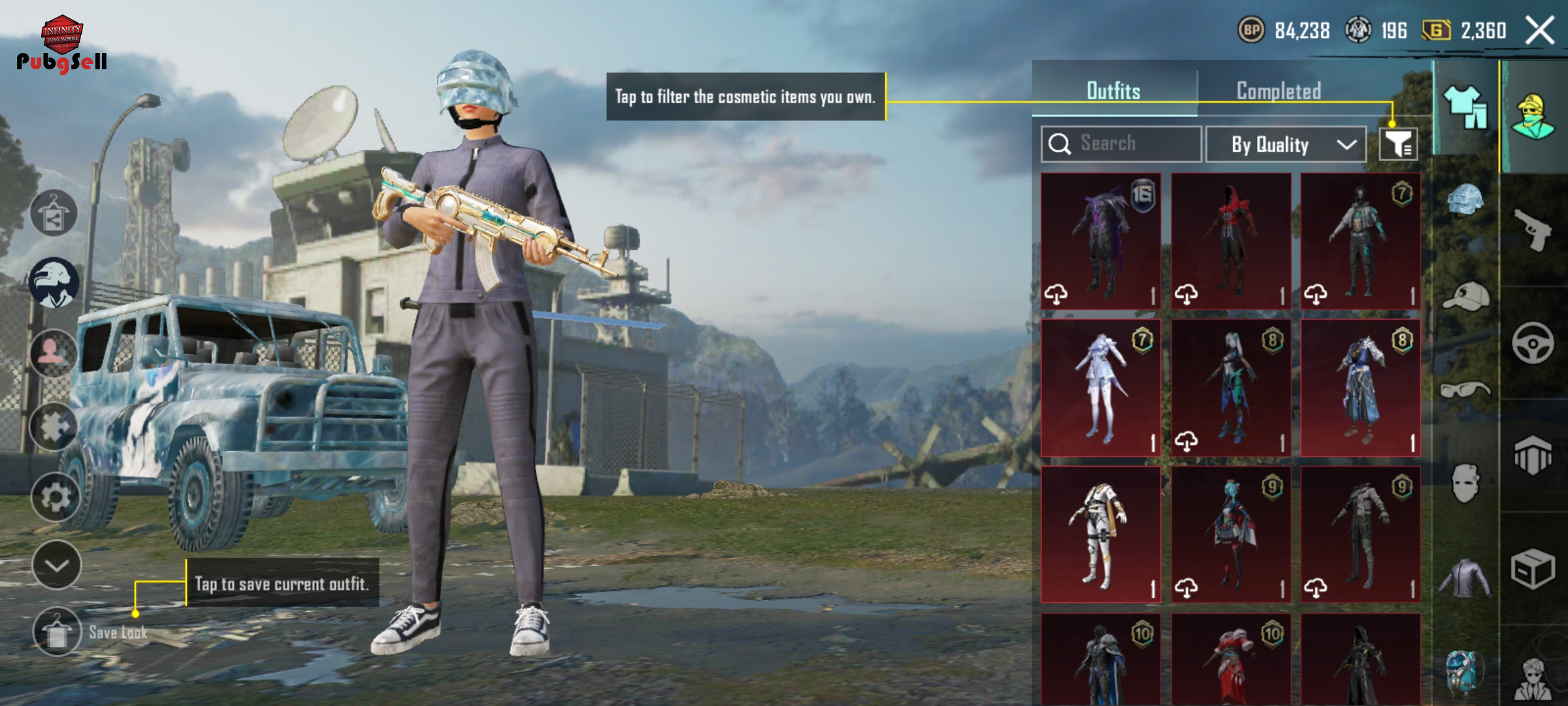
Task: Click the outfit Search field
Action: (x=1121, y=144)
